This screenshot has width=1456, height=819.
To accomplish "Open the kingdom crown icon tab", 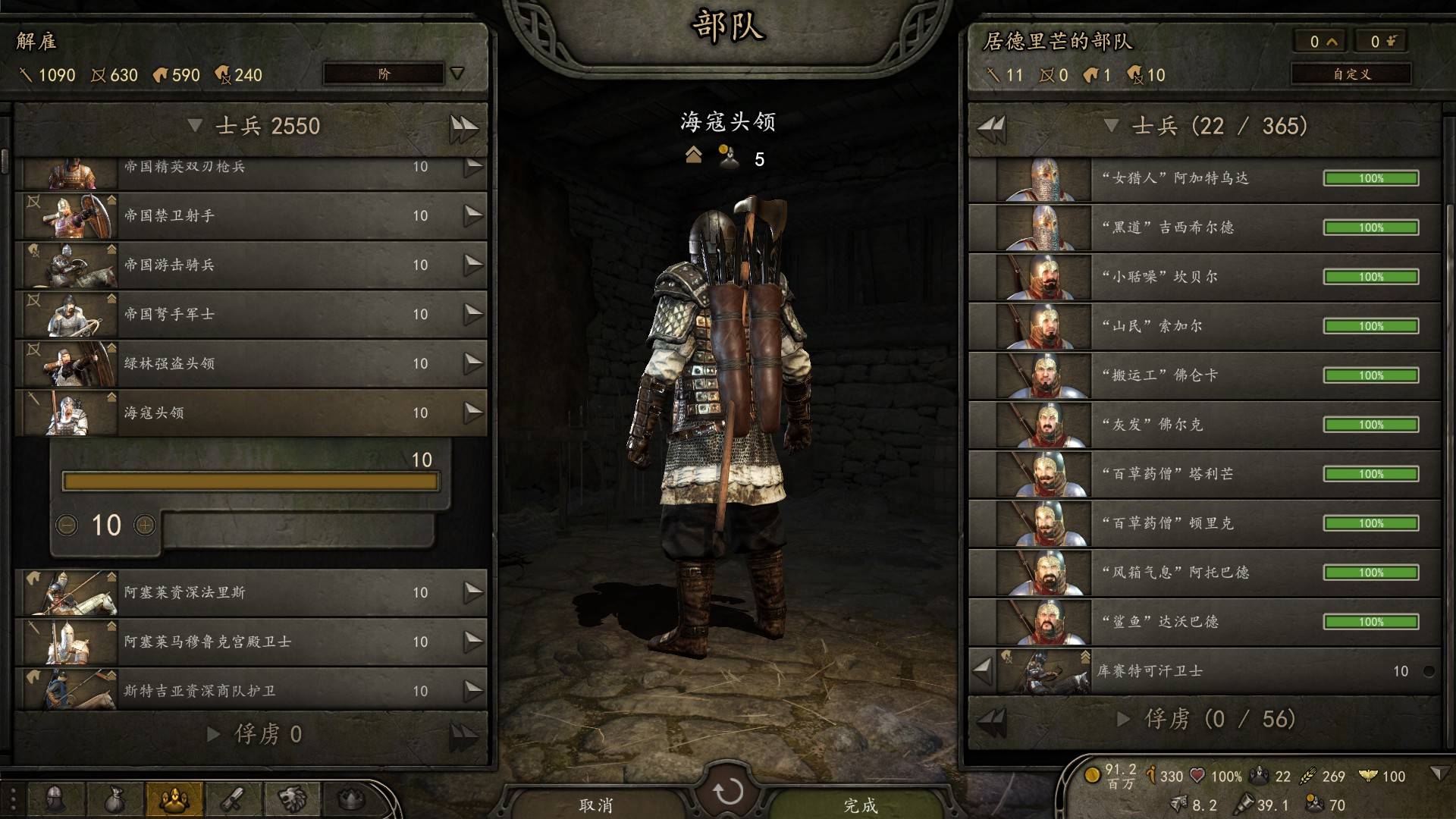I will [x=350, y=799].
